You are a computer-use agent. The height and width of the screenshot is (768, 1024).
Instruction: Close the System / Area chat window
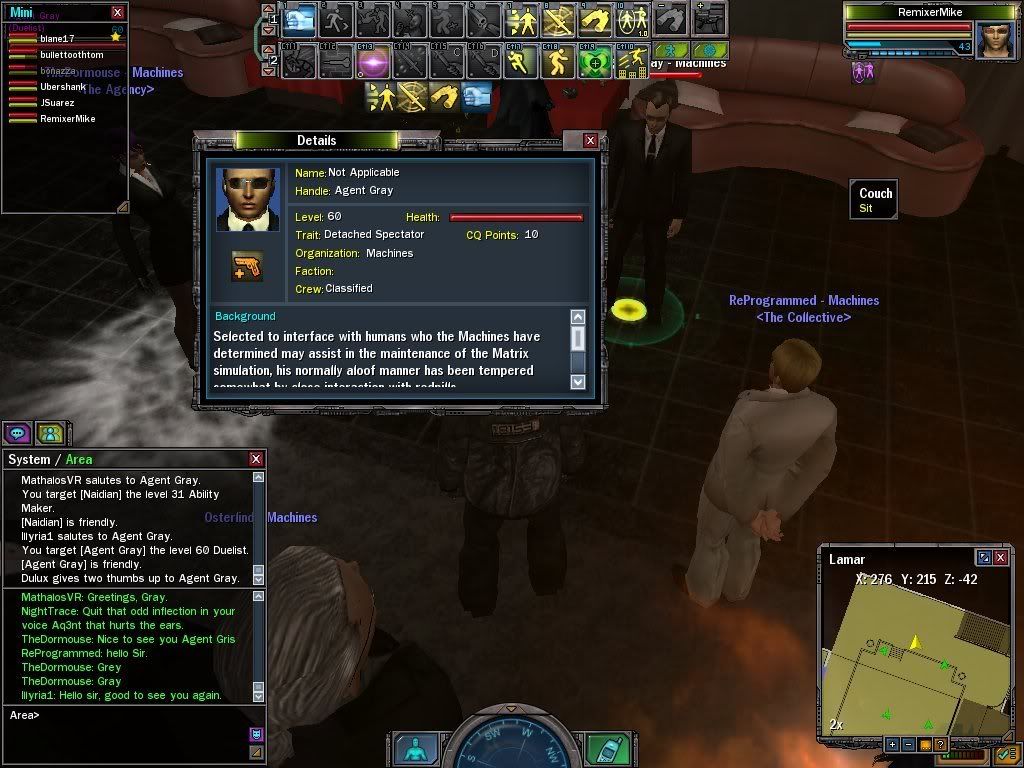[256, 459]
